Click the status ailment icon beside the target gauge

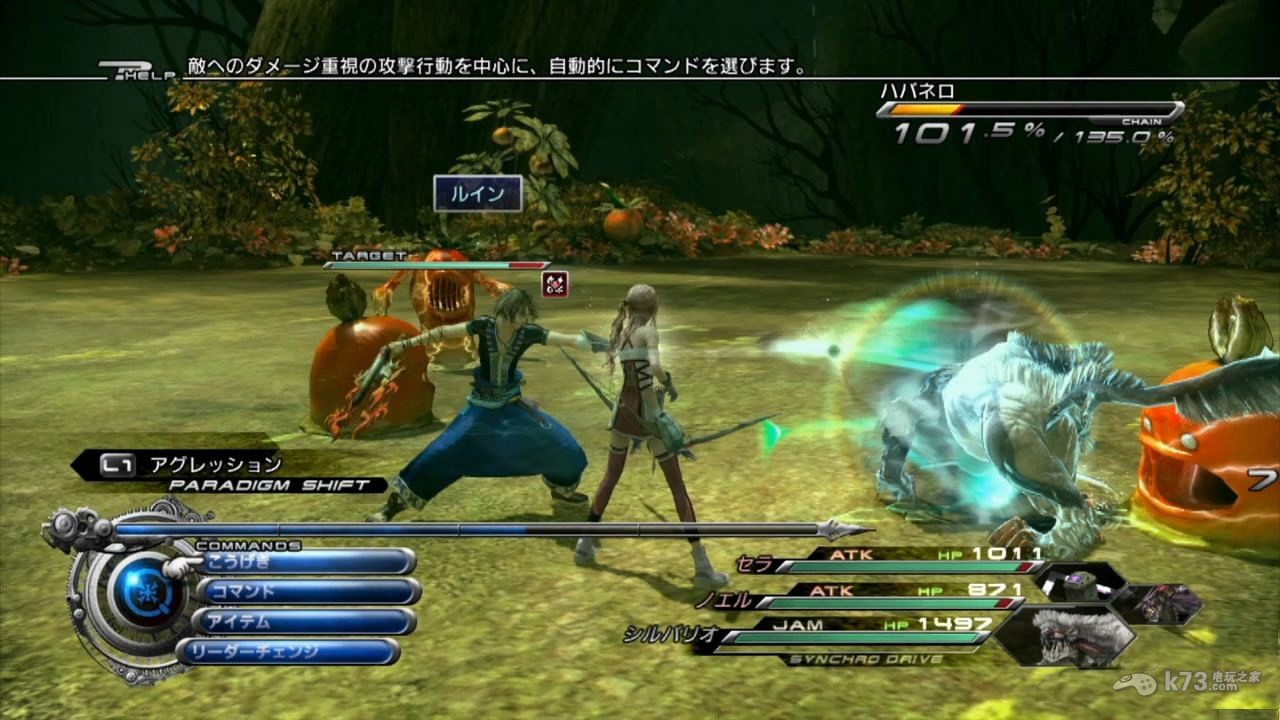(x=555, y=285)
